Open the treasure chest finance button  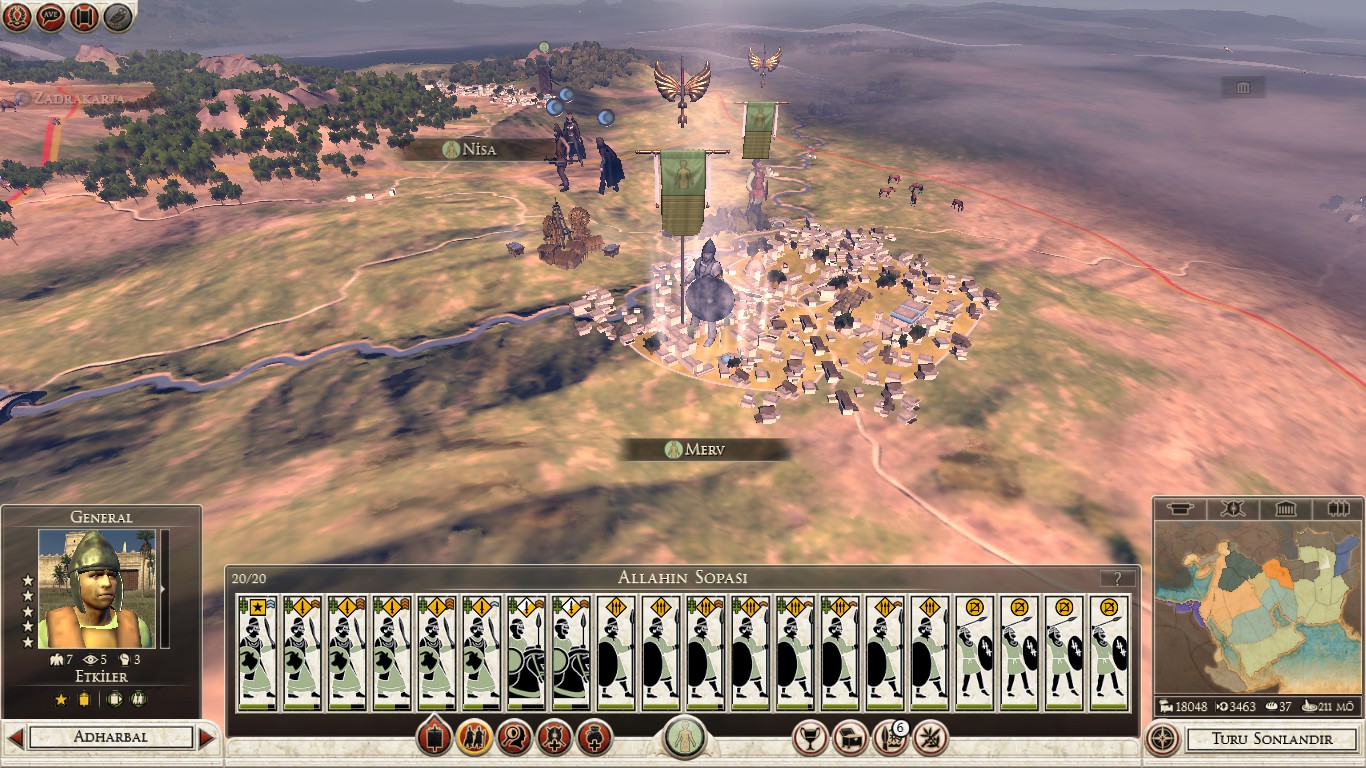tap(850, 738)
